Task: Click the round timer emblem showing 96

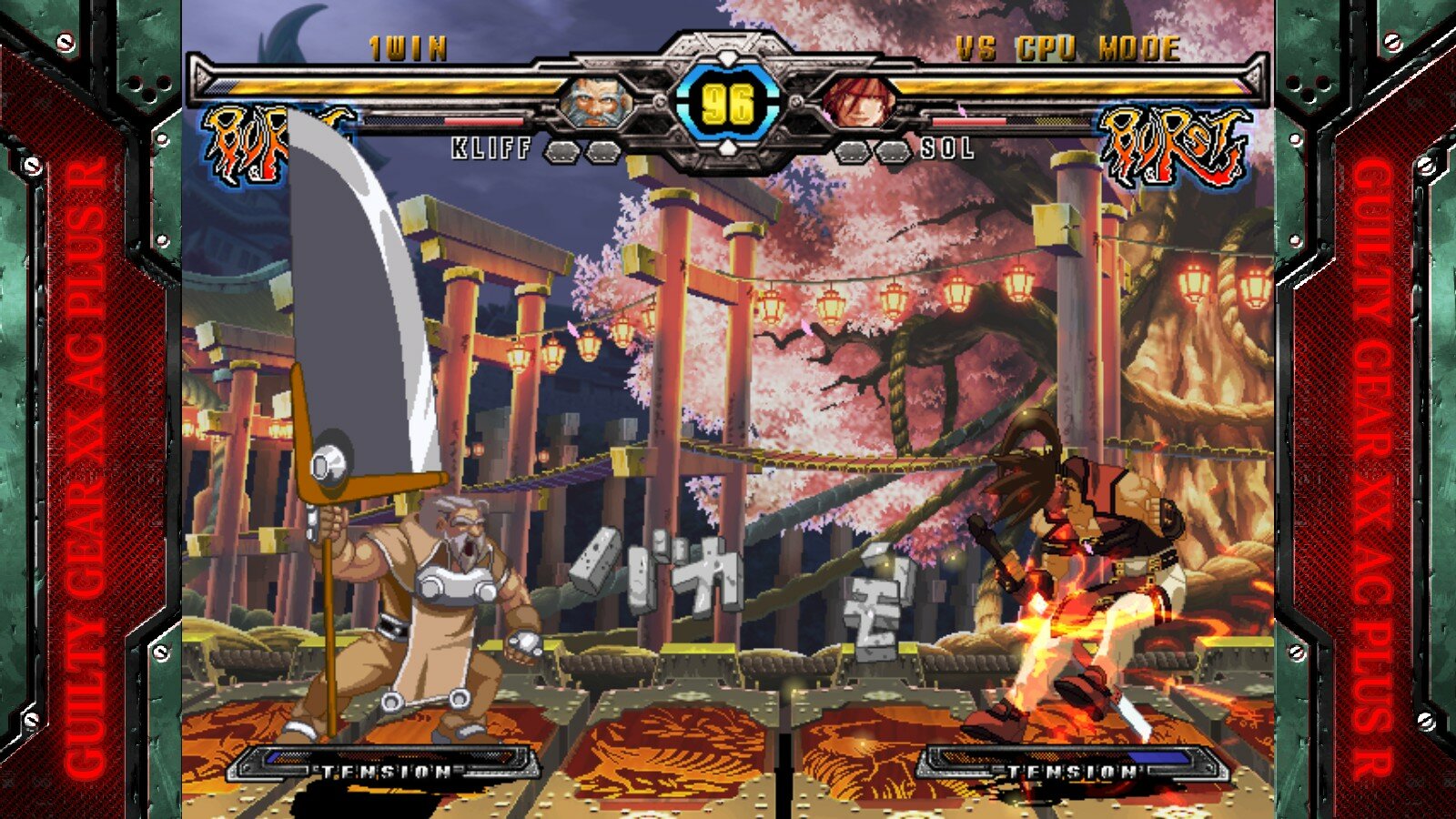Action: click(x=728, y=102)
